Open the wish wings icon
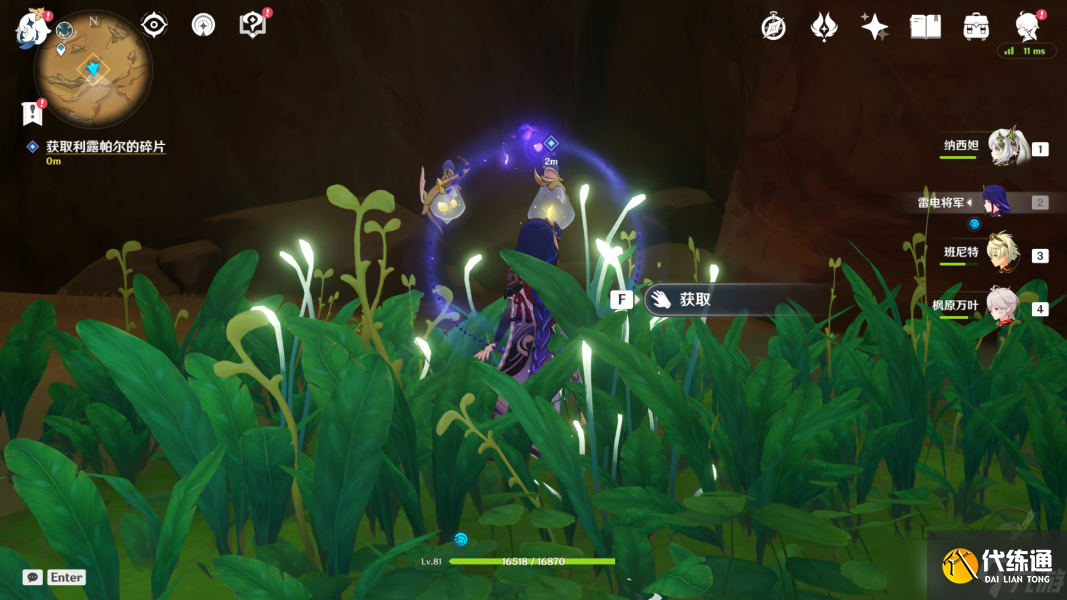 824,27
